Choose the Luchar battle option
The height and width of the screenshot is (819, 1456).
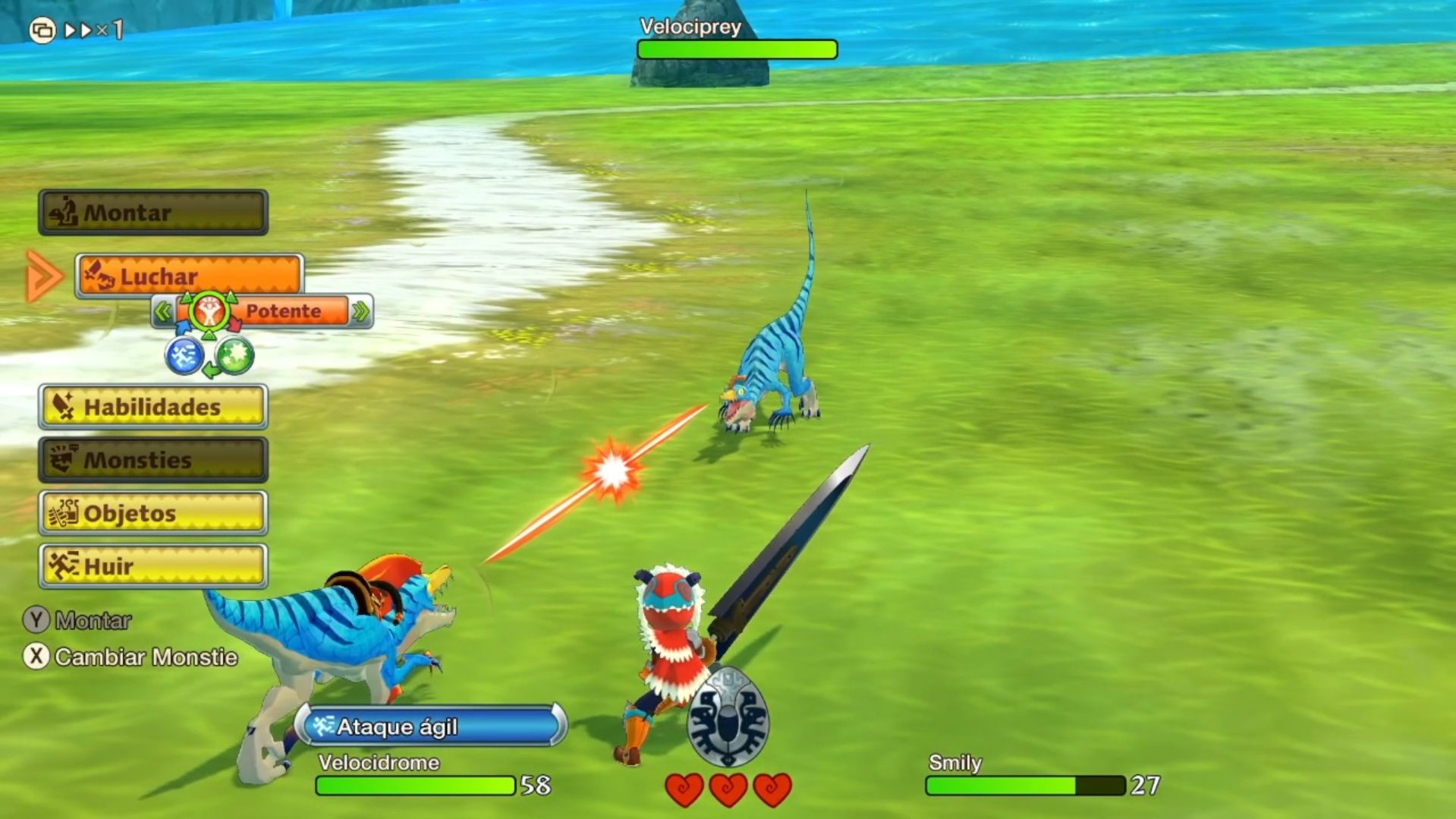click(190, 276)
